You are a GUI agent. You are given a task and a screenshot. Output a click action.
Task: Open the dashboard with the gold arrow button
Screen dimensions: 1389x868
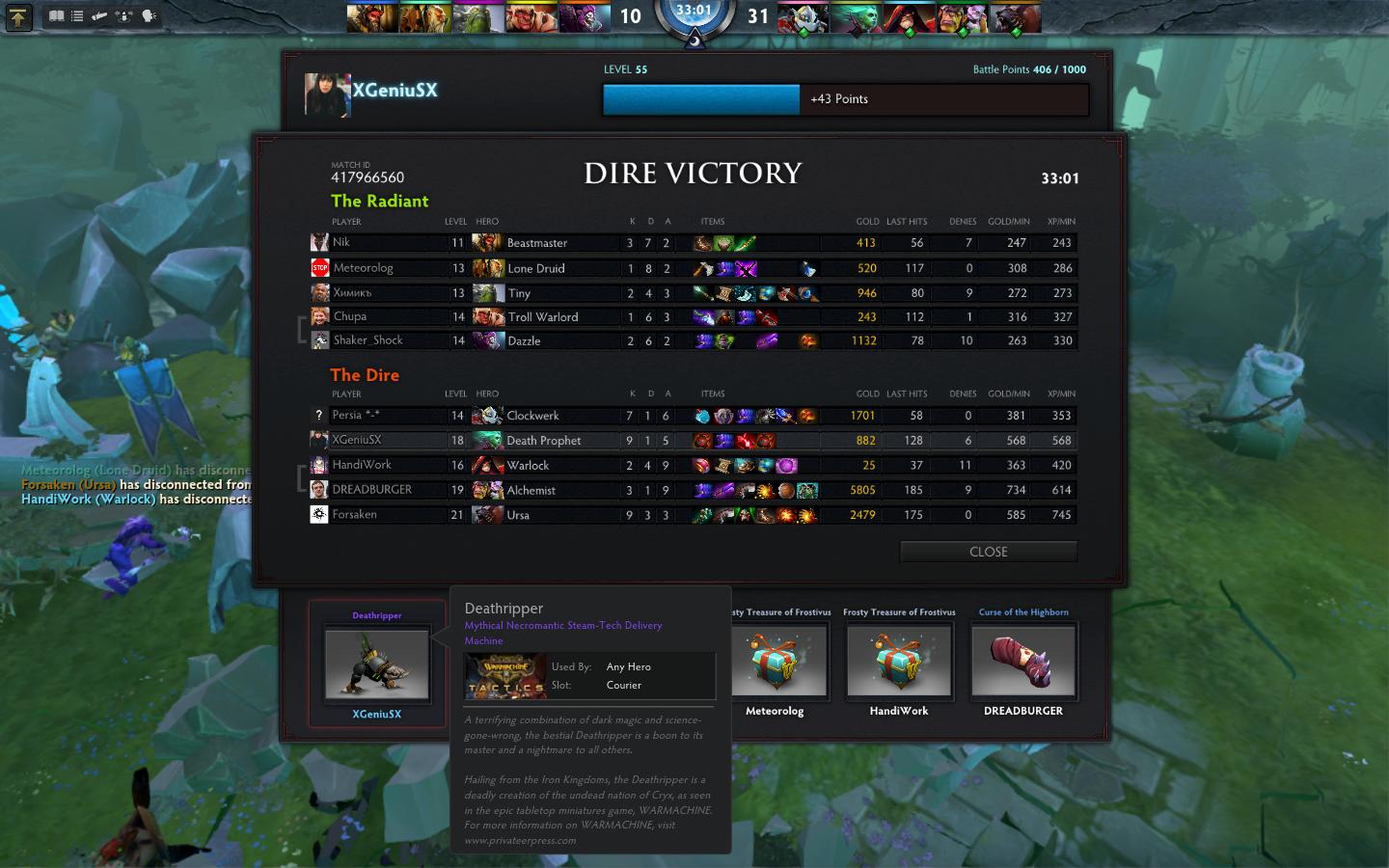[17, 16]
